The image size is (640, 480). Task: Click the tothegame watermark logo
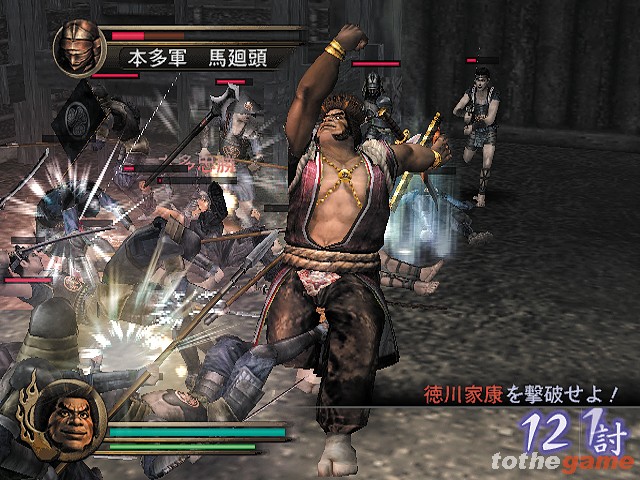pos(562,460)
